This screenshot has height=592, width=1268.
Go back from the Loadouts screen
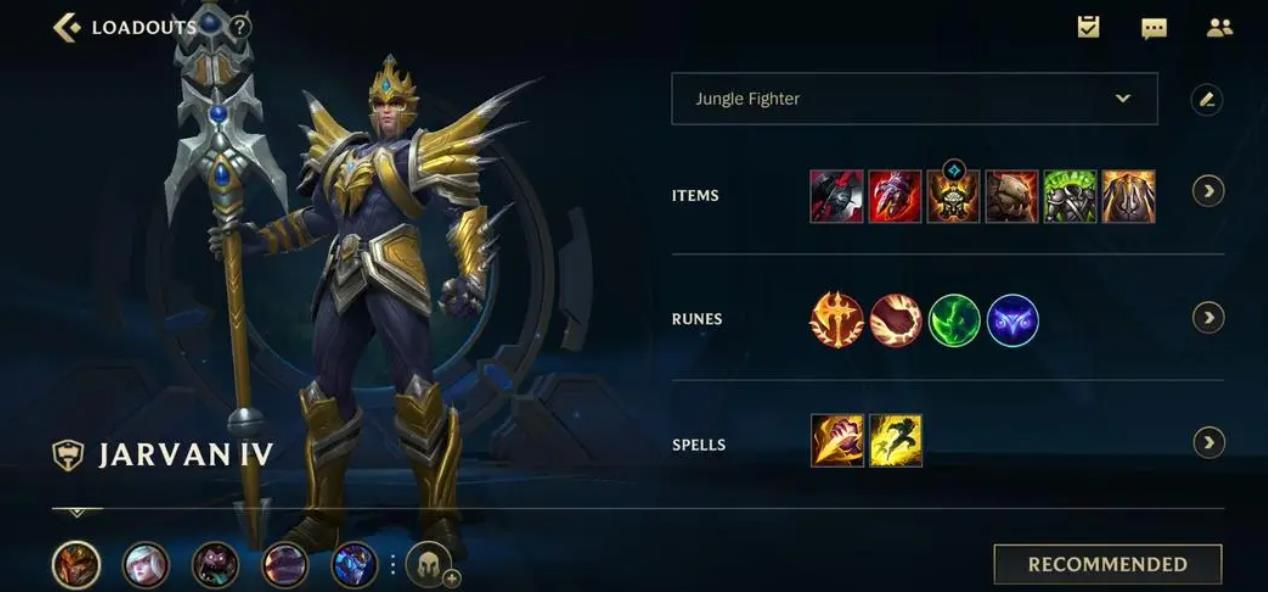point(67,27)
